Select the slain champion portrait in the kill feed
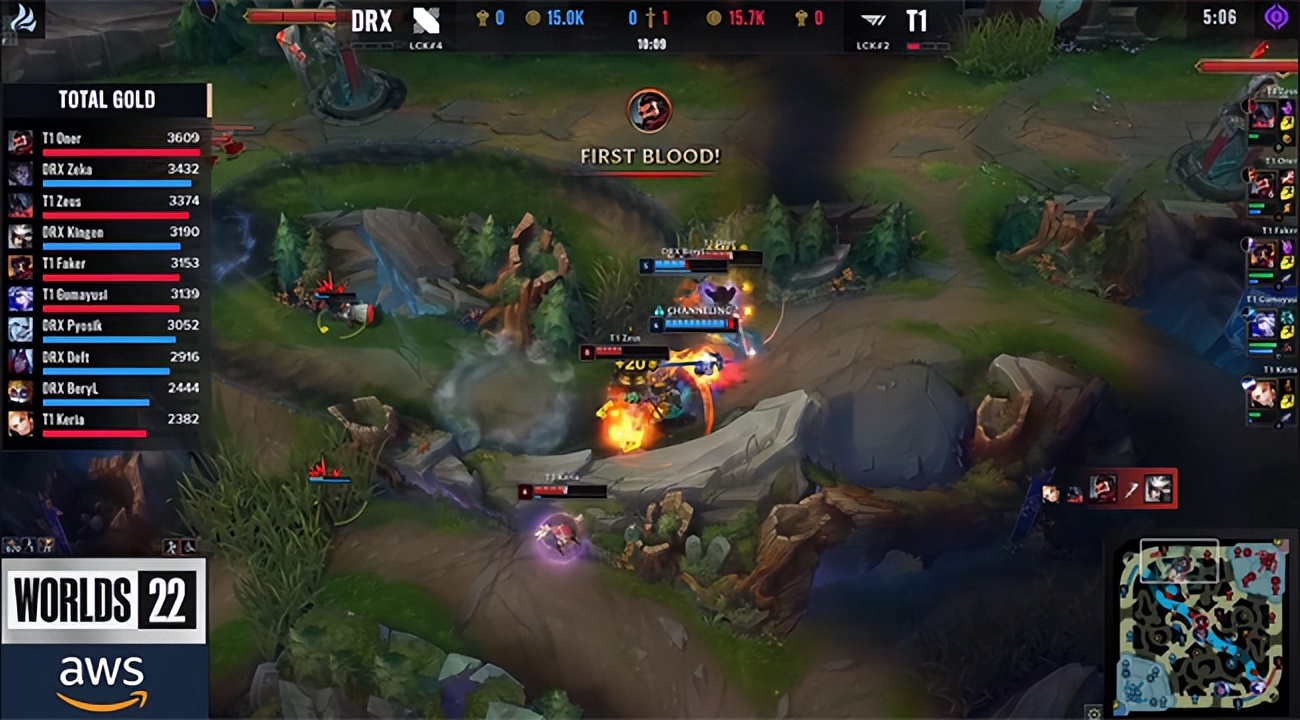1300x720 pixels. pos(1158,487)
